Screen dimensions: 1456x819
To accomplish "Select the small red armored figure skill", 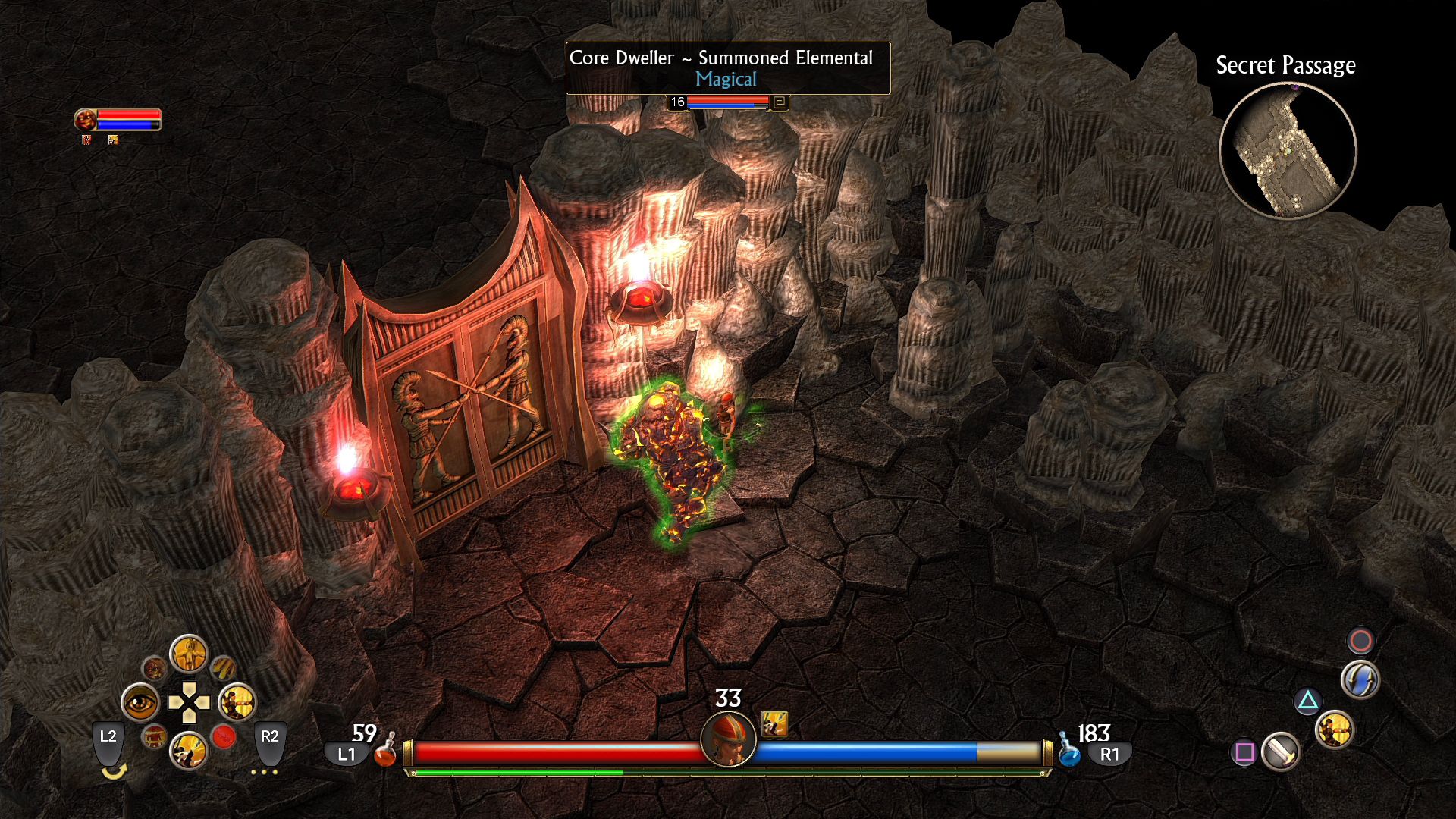I will click(154, 736).
